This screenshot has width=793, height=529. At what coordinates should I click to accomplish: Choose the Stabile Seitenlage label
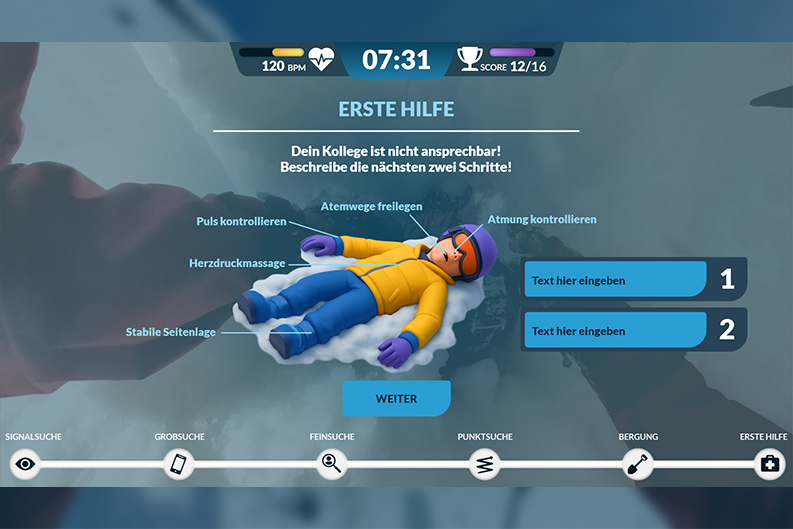[x=170, y=332]
